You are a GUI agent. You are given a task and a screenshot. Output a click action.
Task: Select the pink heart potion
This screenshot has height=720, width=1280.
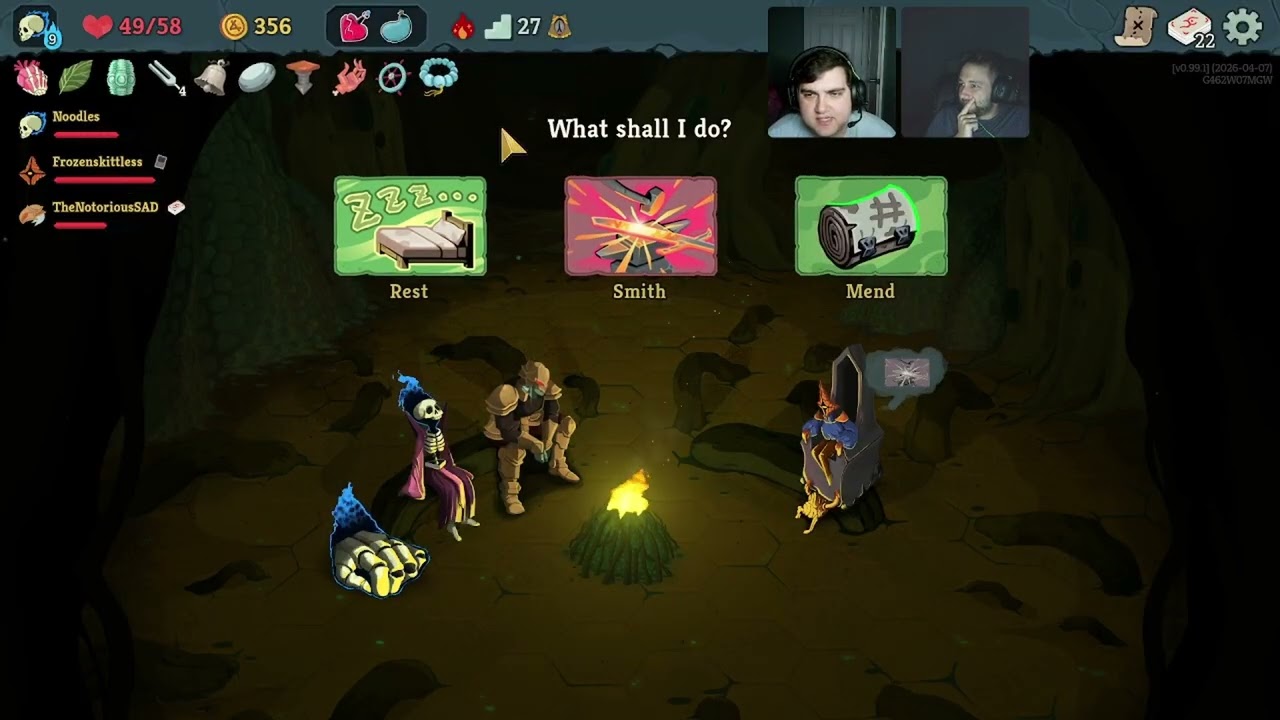[355, 27]
